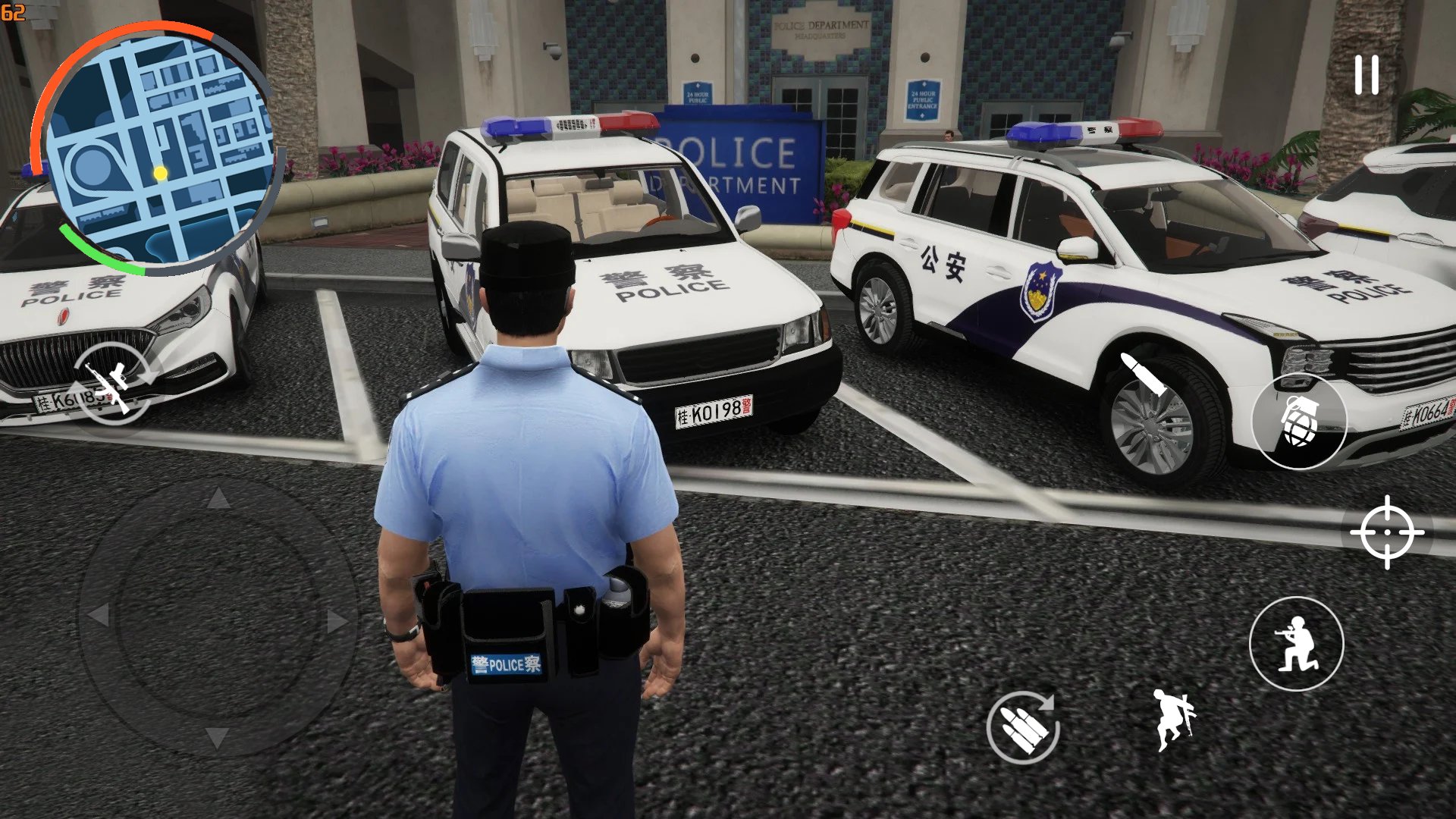The image size is (1456, 819).
Task: Move forward with the joystick up arrow
Action: (x=218, y=499)
